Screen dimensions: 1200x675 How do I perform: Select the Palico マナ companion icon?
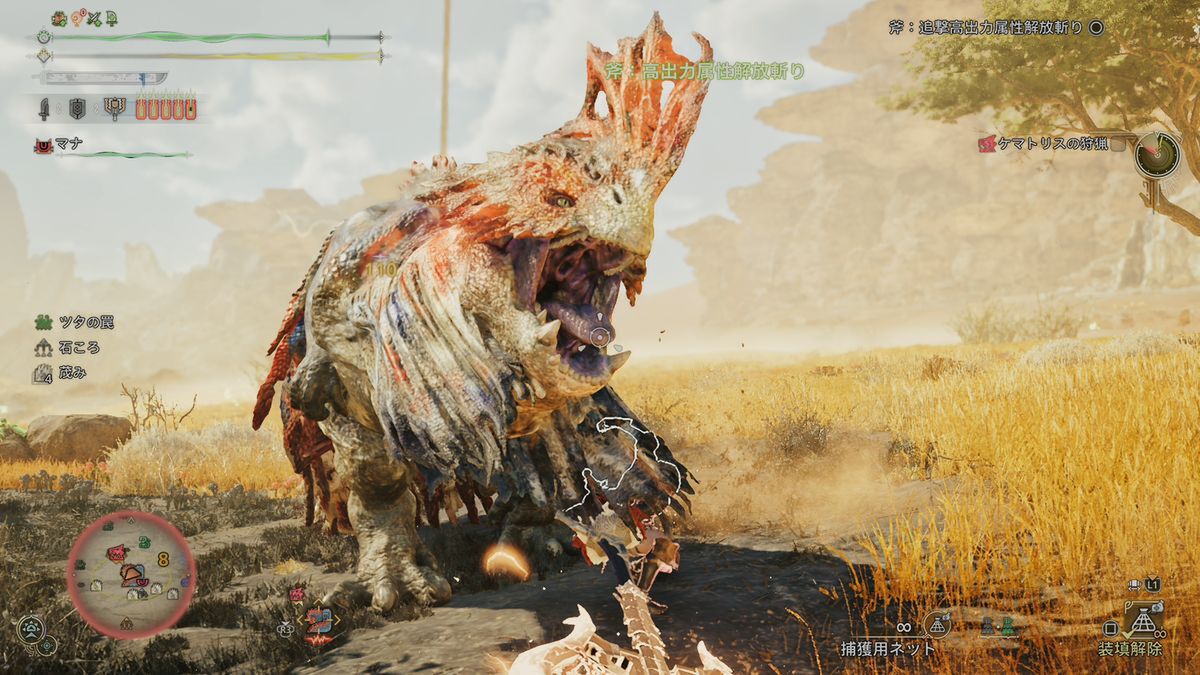43,146
